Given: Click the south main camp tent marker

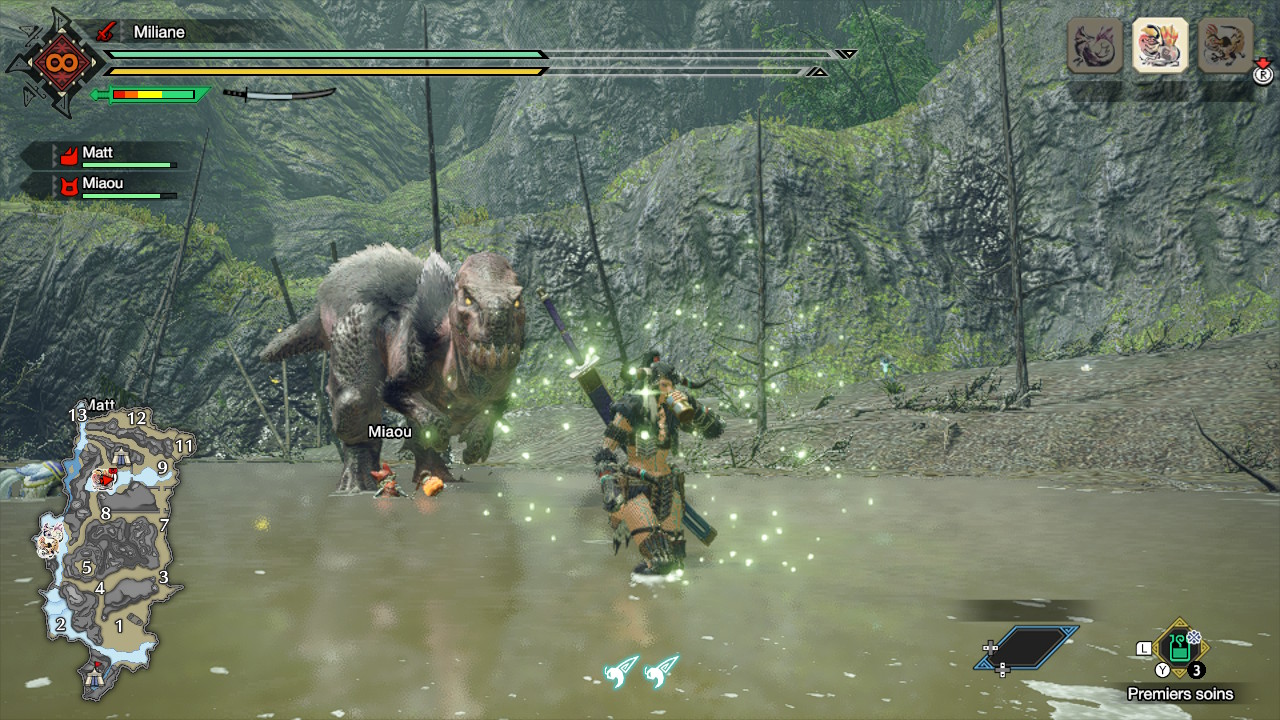Looking at the screenshot, I should click(95, 676).
